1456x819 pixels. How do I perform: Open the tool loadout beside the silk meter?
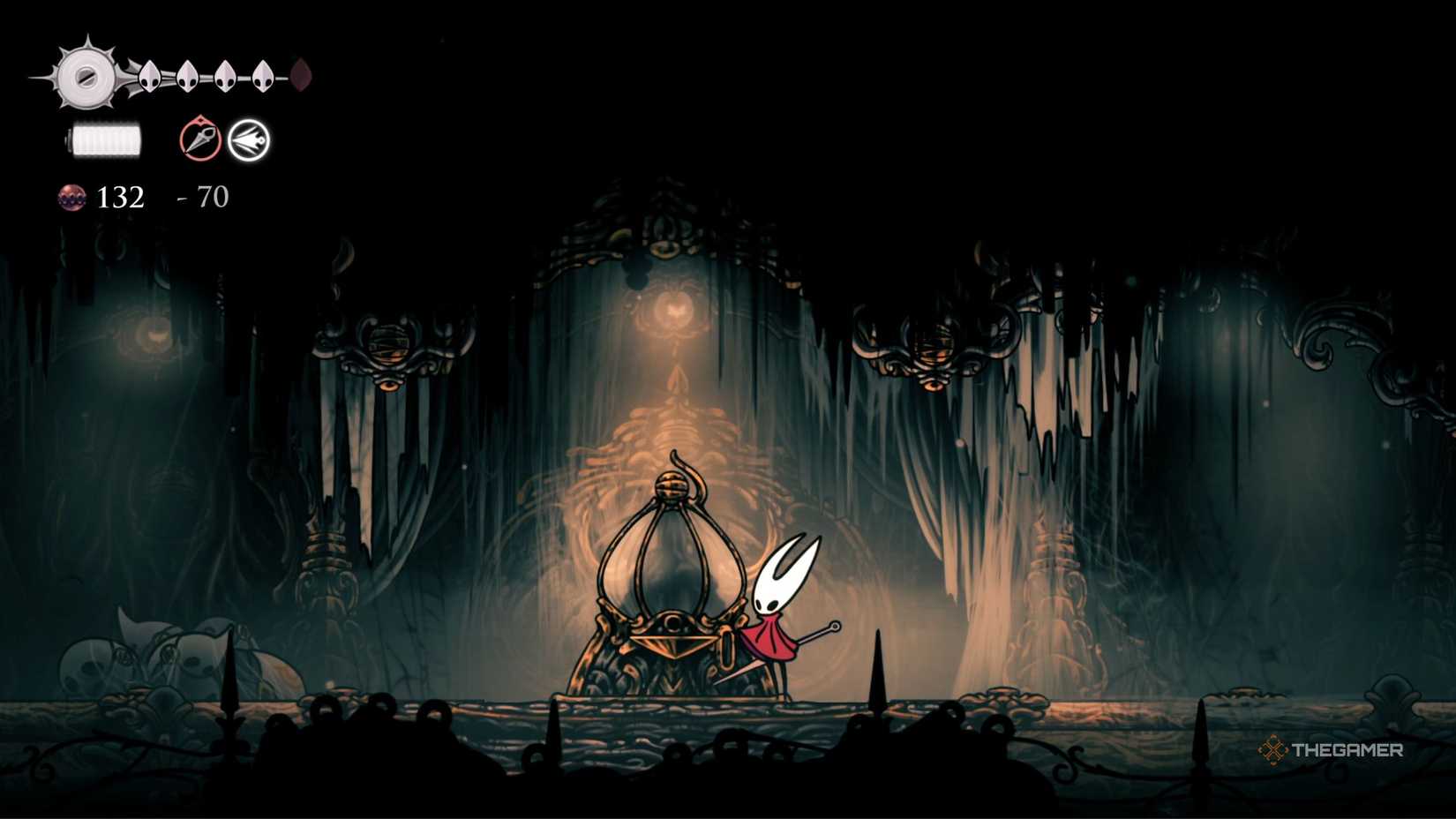point(225,139)
